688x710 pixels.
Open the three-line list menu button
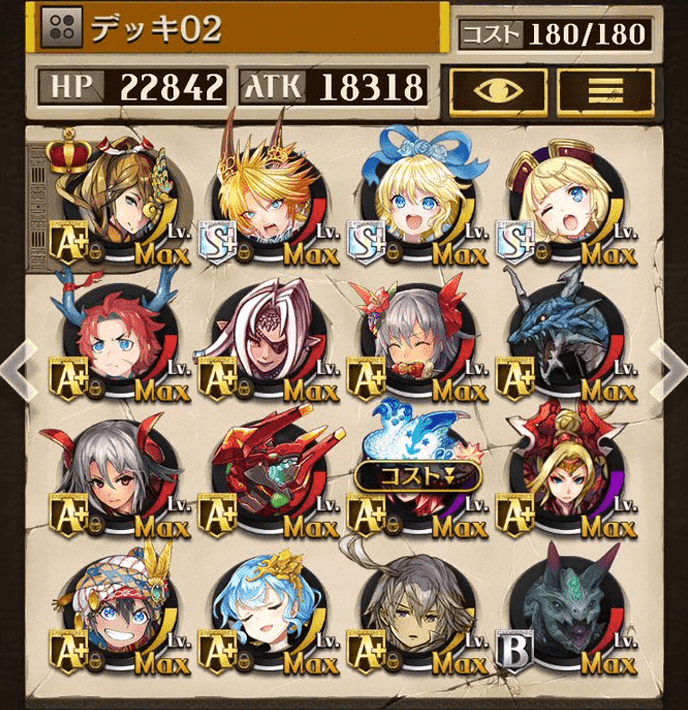coord(605,88)
